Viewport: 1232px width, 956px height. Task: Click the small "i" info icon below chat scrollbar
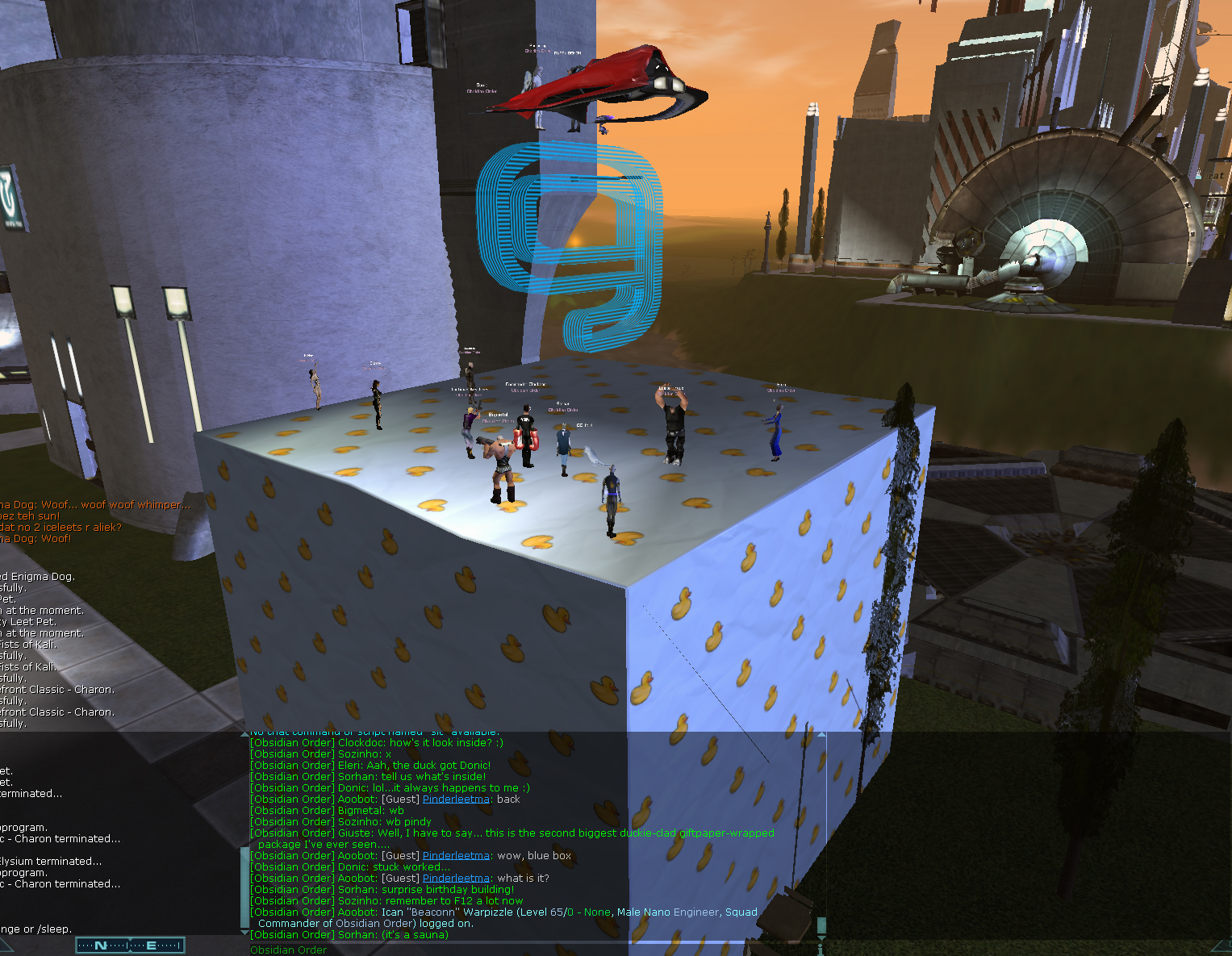[x=821, y=947]
